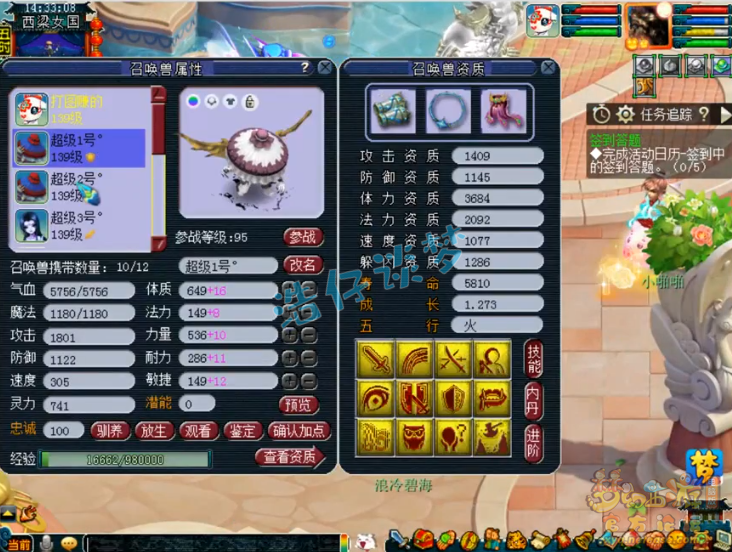
Task: Toggle the 查看资质 button
Action: click(290, 458)
